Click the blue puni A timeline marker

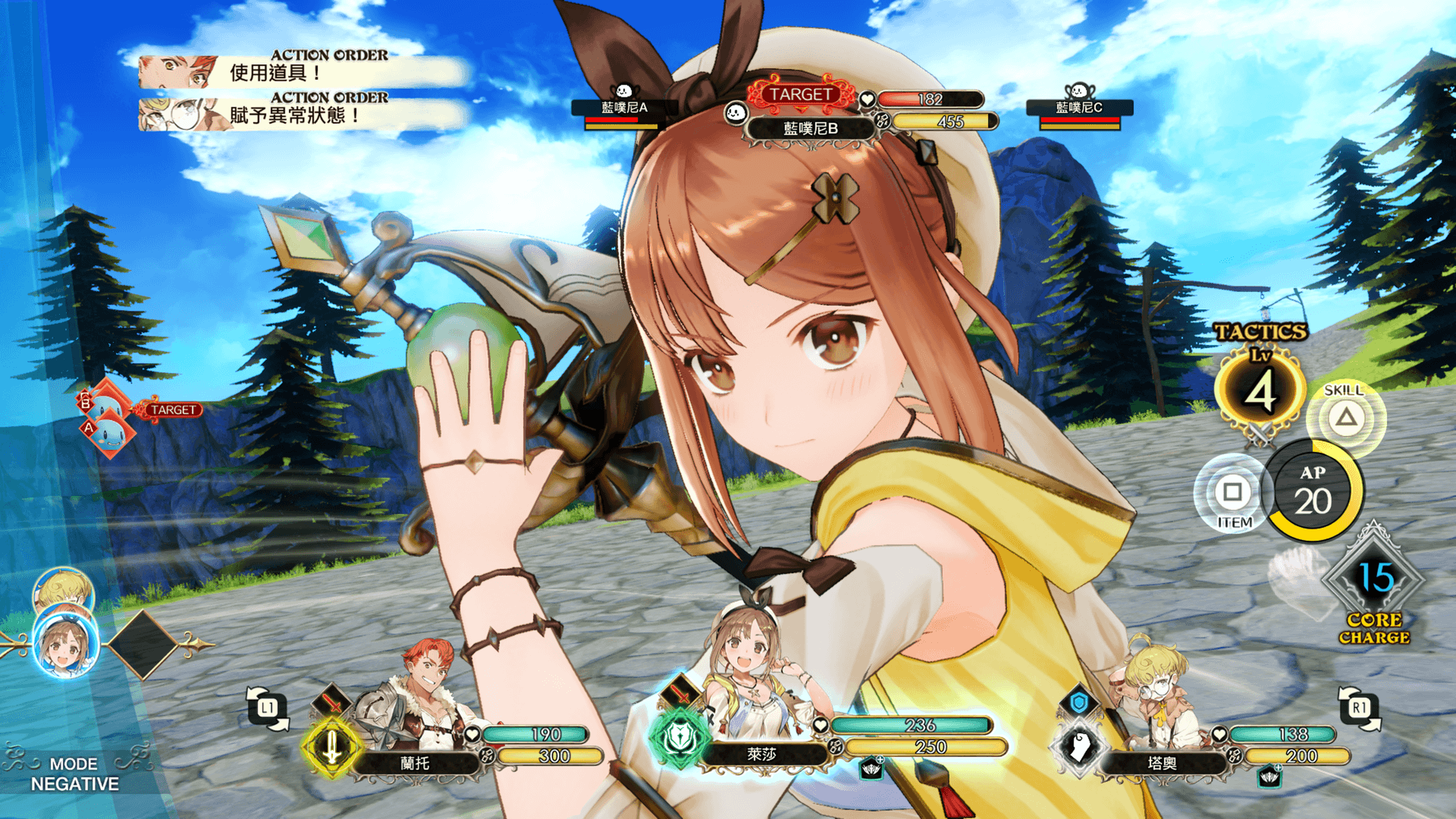click(111, 434)
